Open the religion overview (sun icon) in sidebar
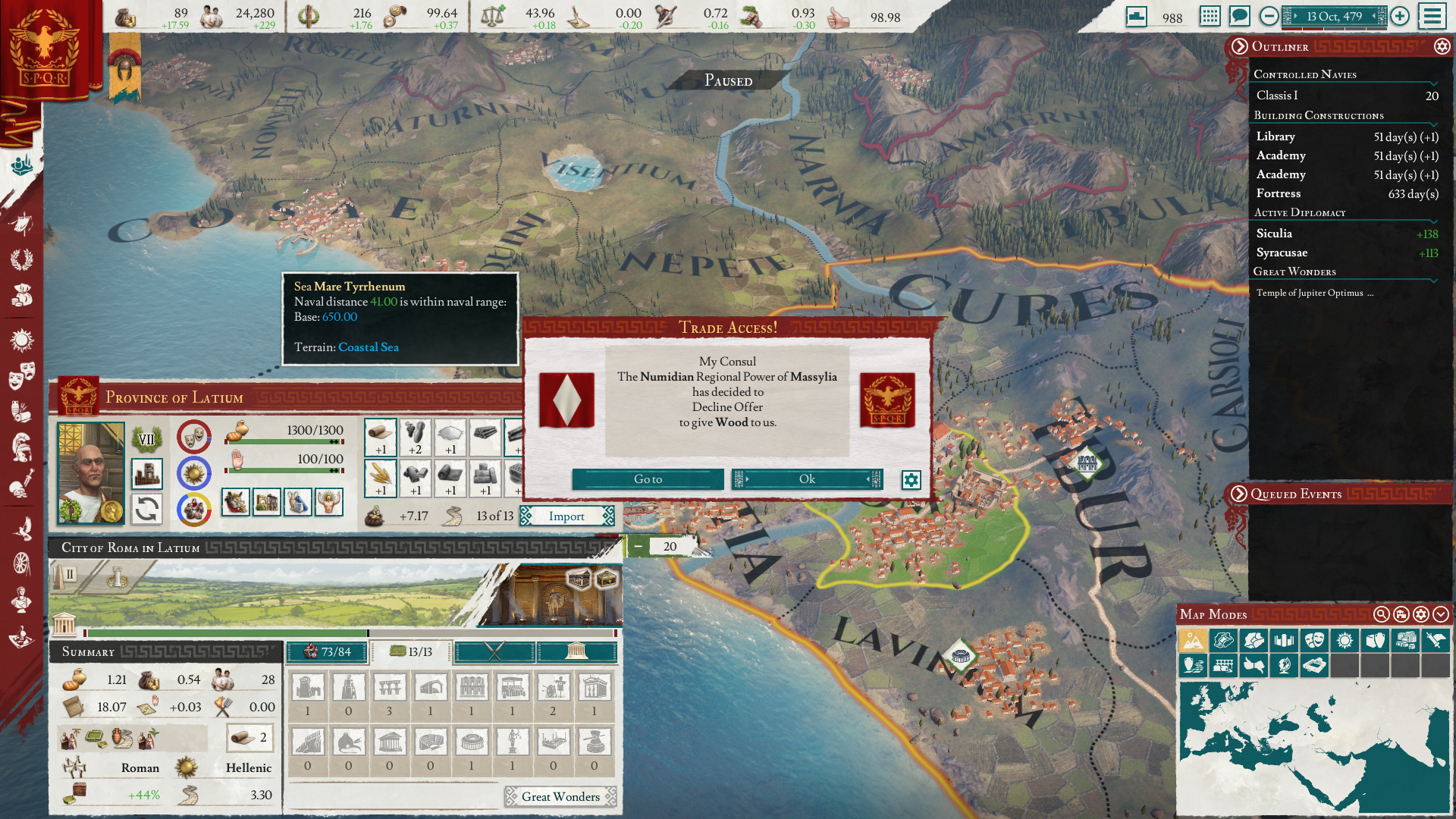Viewport: 1456px width, 819px height. click(23, 340)
